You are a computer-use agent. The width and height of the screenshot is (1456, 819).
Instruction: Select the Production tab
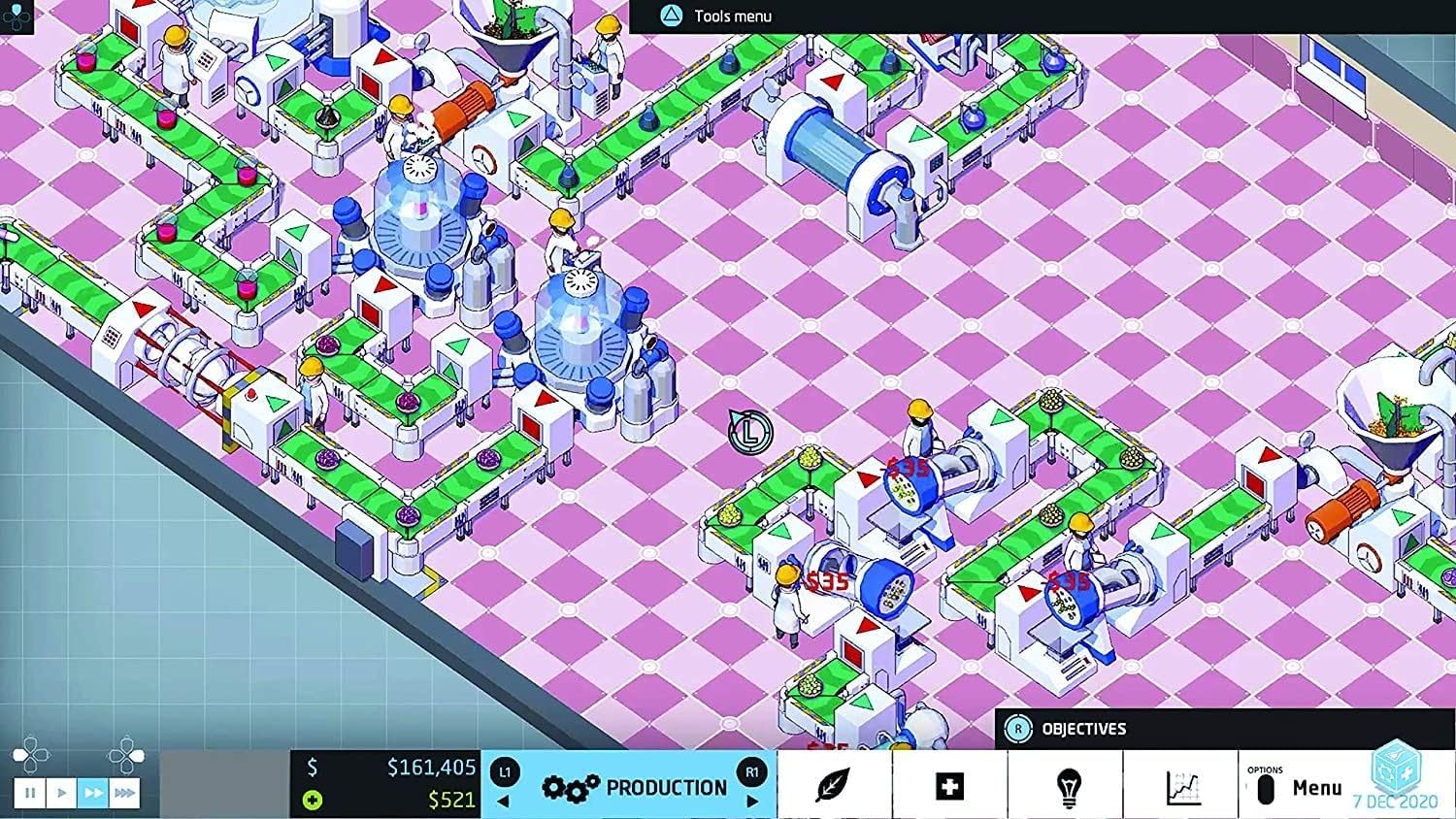coord(635,787)
